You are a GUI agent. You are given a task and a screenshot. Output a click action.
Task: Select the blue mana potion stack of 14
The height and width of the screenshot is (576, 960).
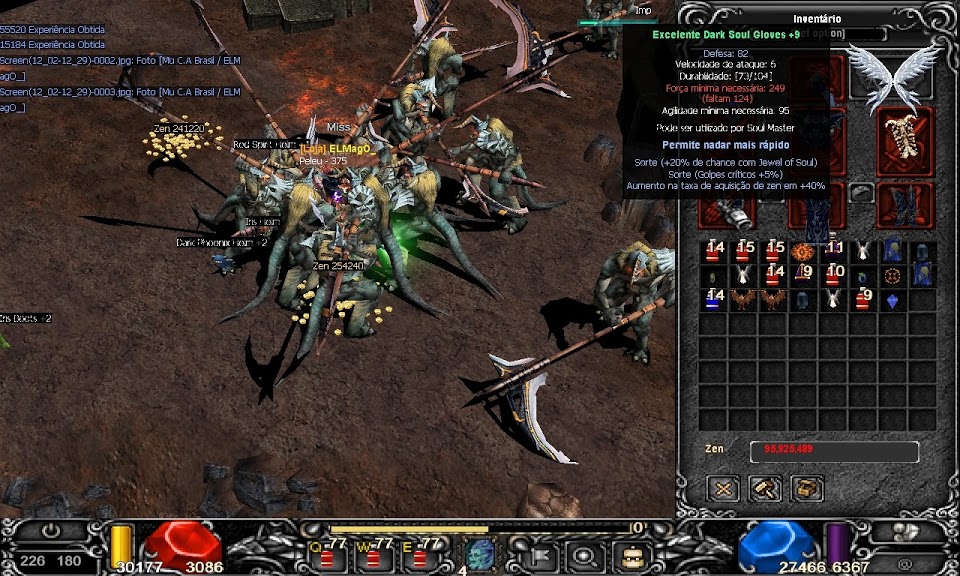click(713, 299)
